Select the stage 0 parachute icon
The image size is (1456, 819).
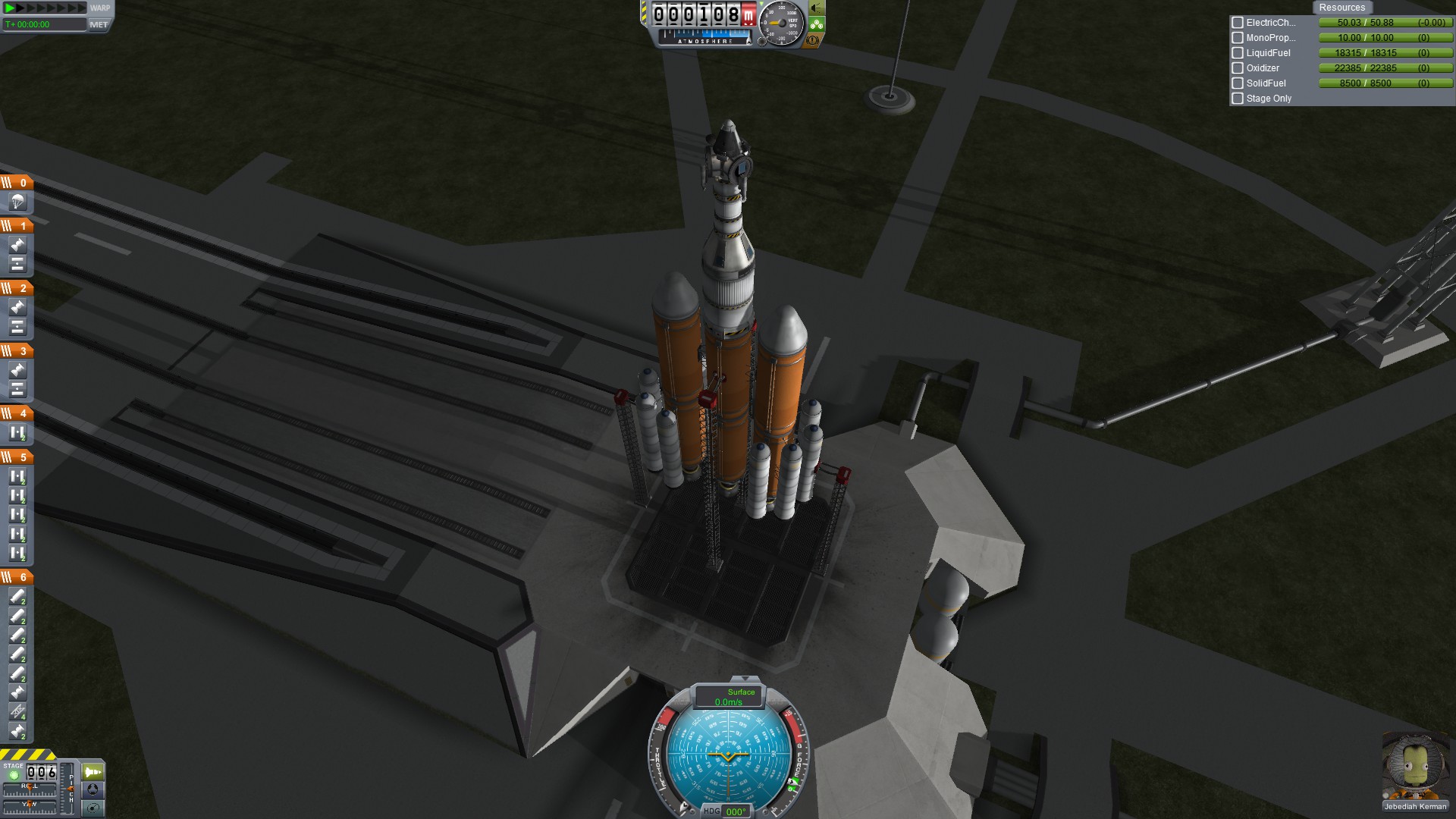(17, 202)
